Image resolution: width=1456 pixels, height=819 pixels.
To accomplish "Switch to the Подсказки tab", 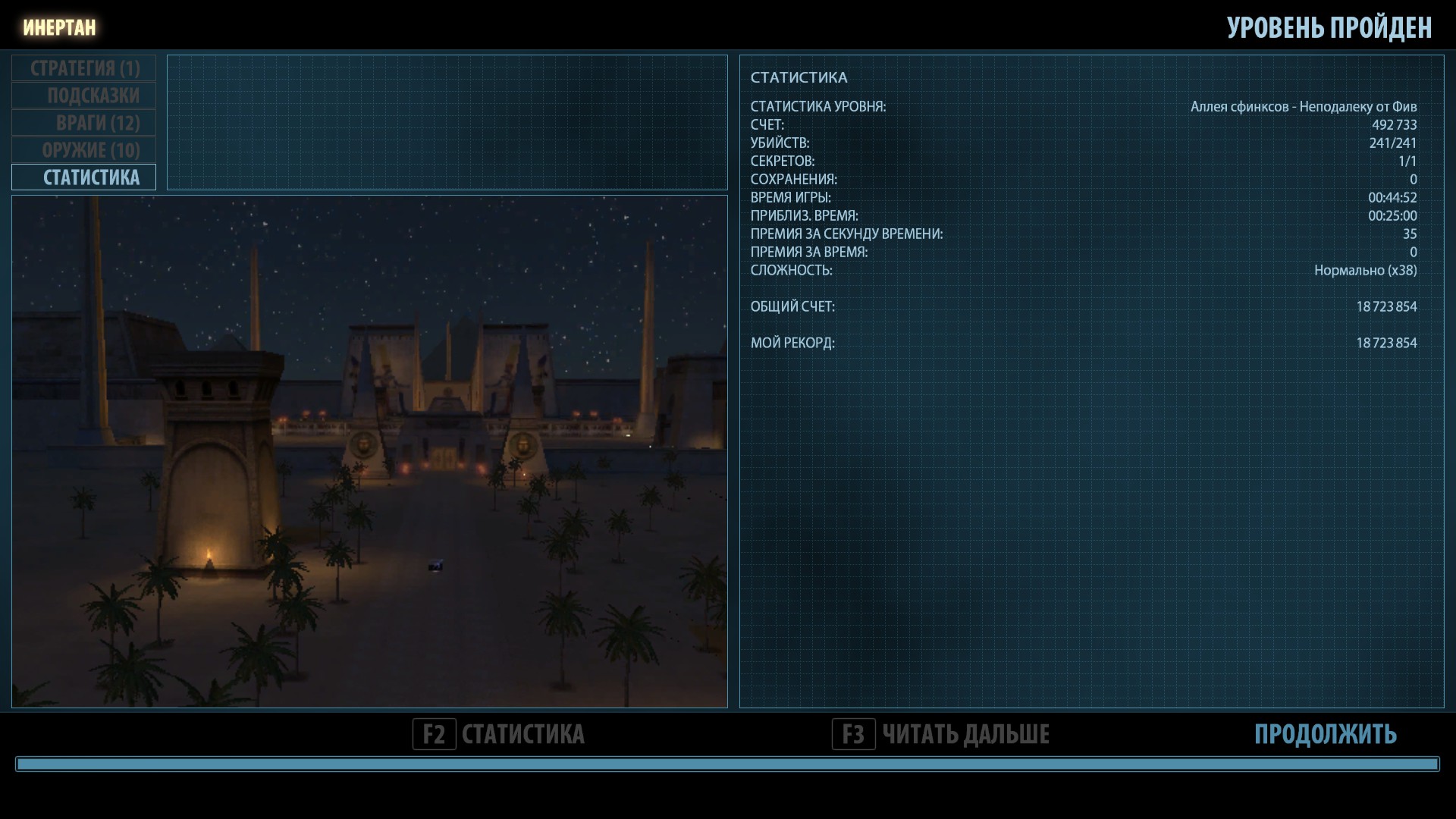I will pos(84,96).
